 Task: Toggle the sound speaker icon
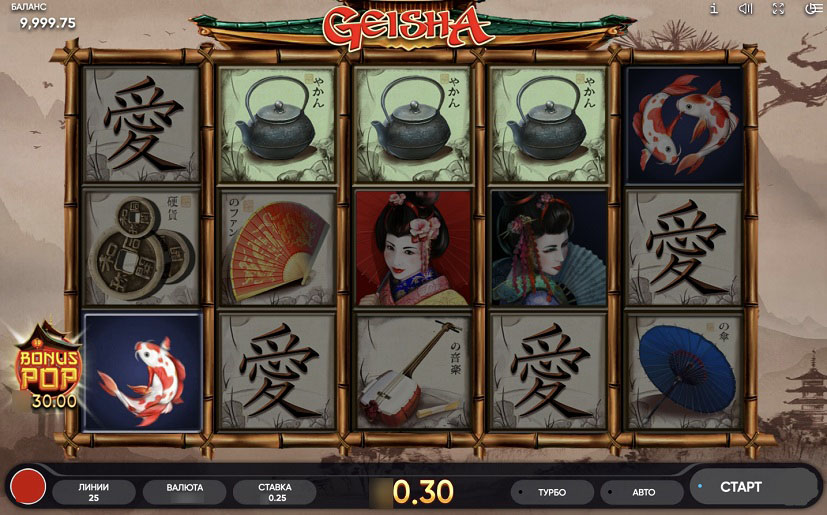tap(745, 9)
